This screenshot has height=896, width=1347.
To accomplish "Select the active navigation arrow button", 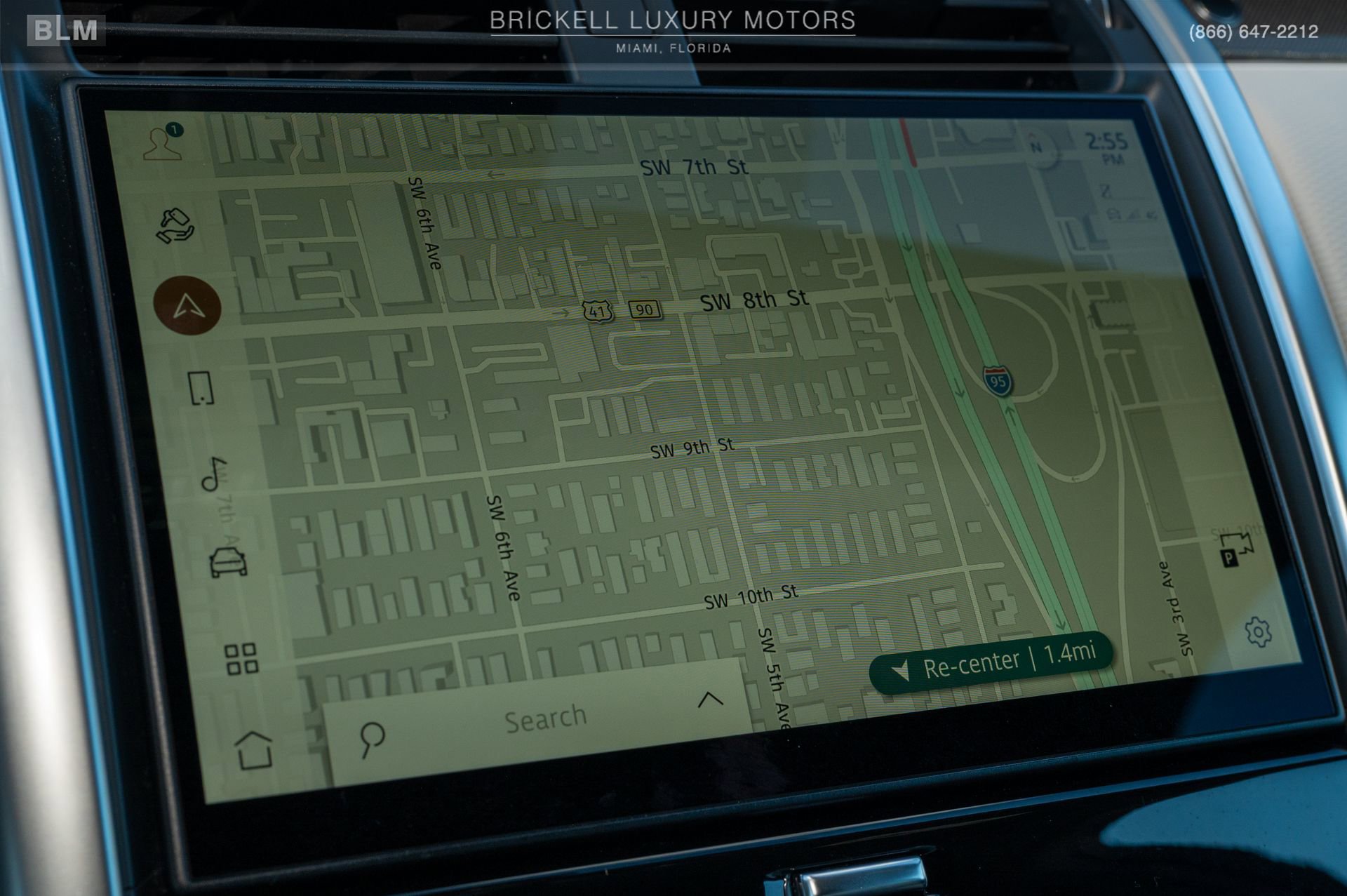I will click(x=187, y=306).
